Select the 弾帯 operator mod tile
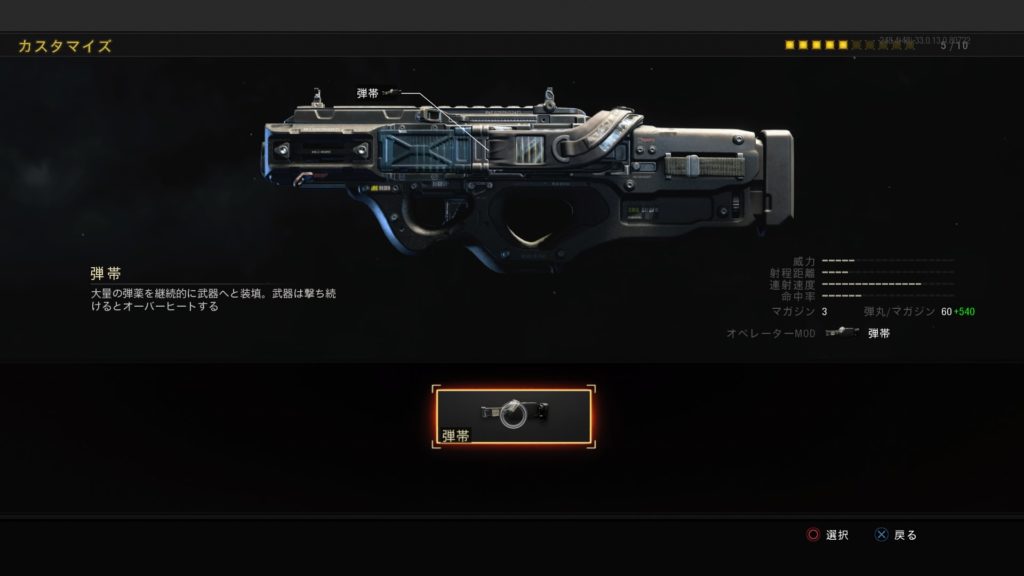Image resolution: width=1024 pixels, height=576 pixels. coord(513,418)
